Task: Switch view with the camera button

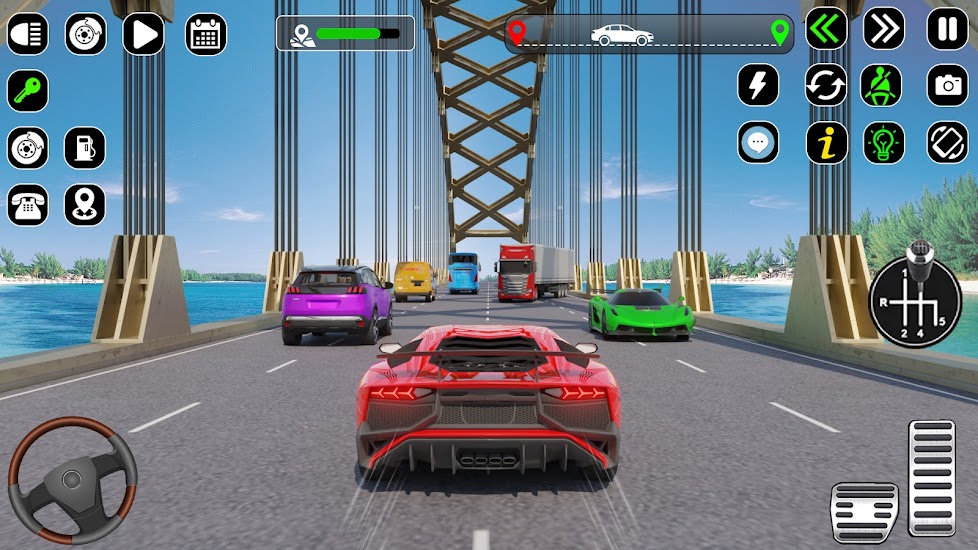Action: pyautogui.click(x=947, y=85)
